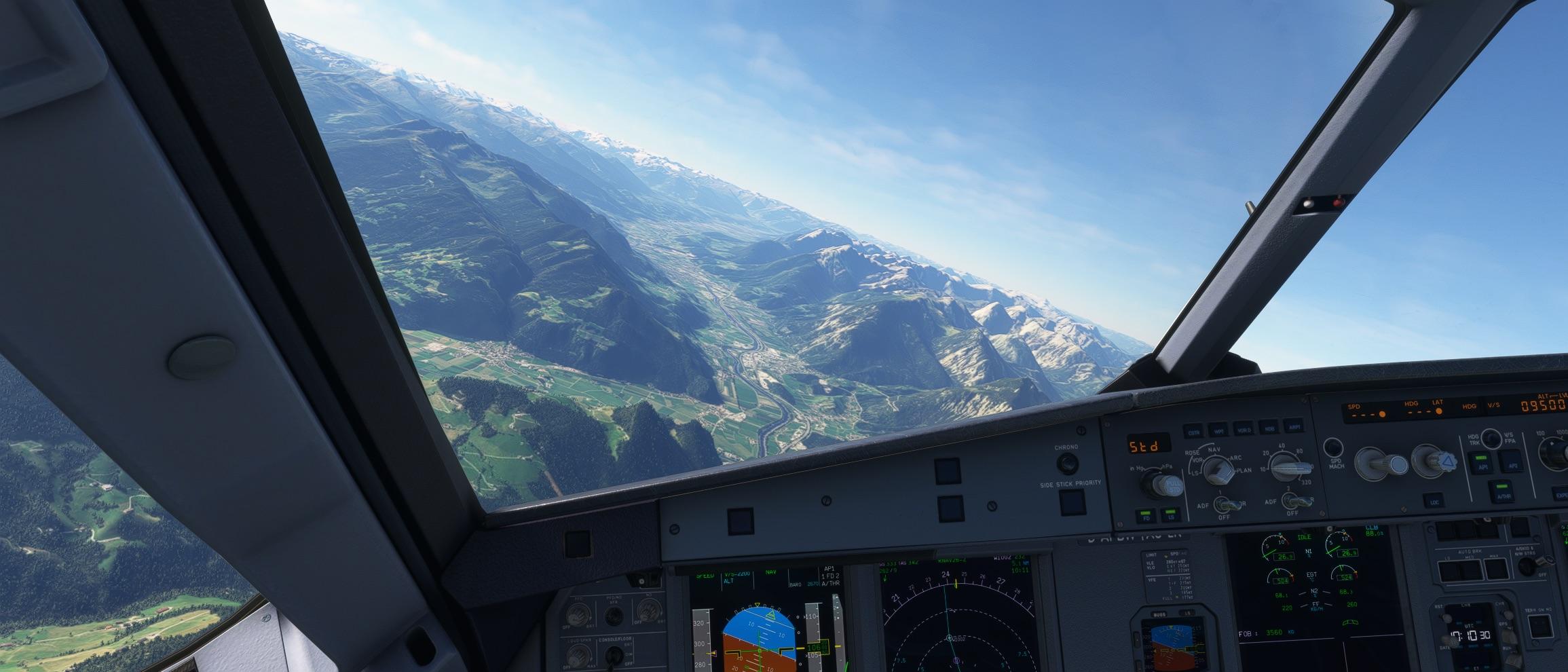Enable the CSTR constraint display button
The width and height of the screenshot is (1568, 672).
click(x=1193, y=431)
